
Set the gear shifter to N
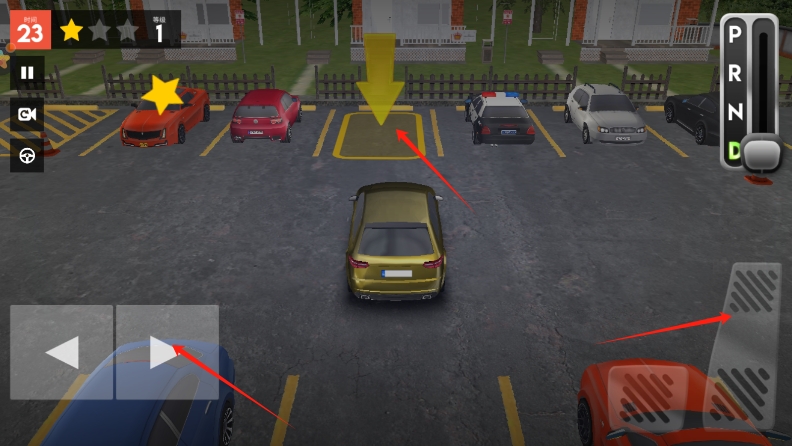[735, 112]
